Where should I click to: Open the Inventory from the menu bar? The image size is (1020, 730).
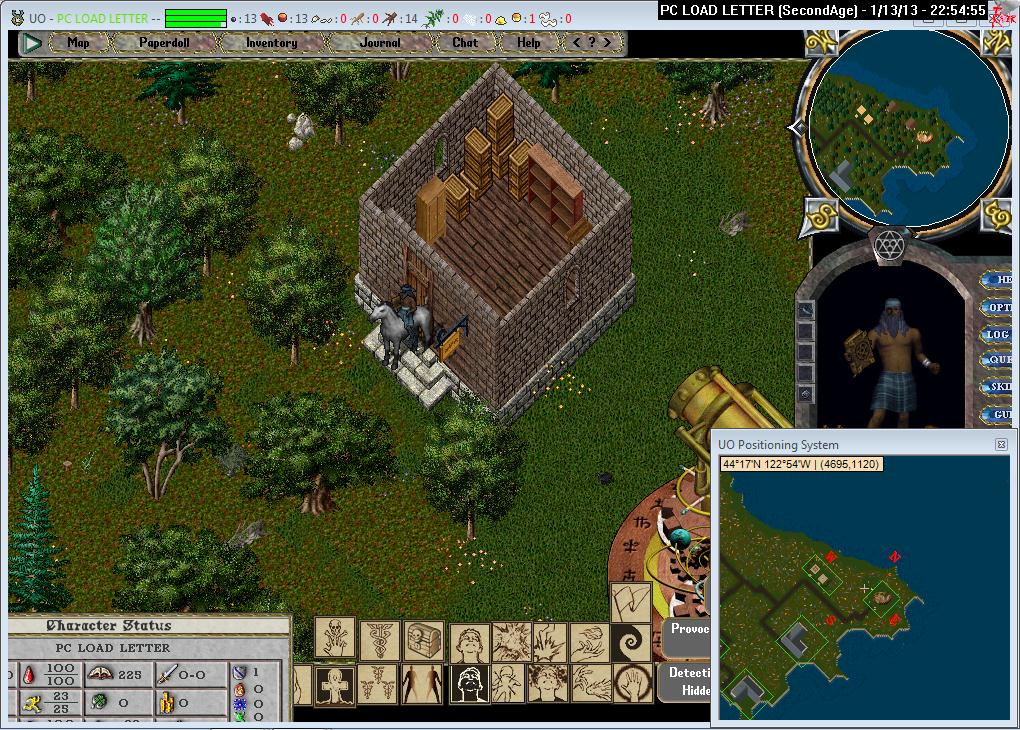(x=271, y=43)
